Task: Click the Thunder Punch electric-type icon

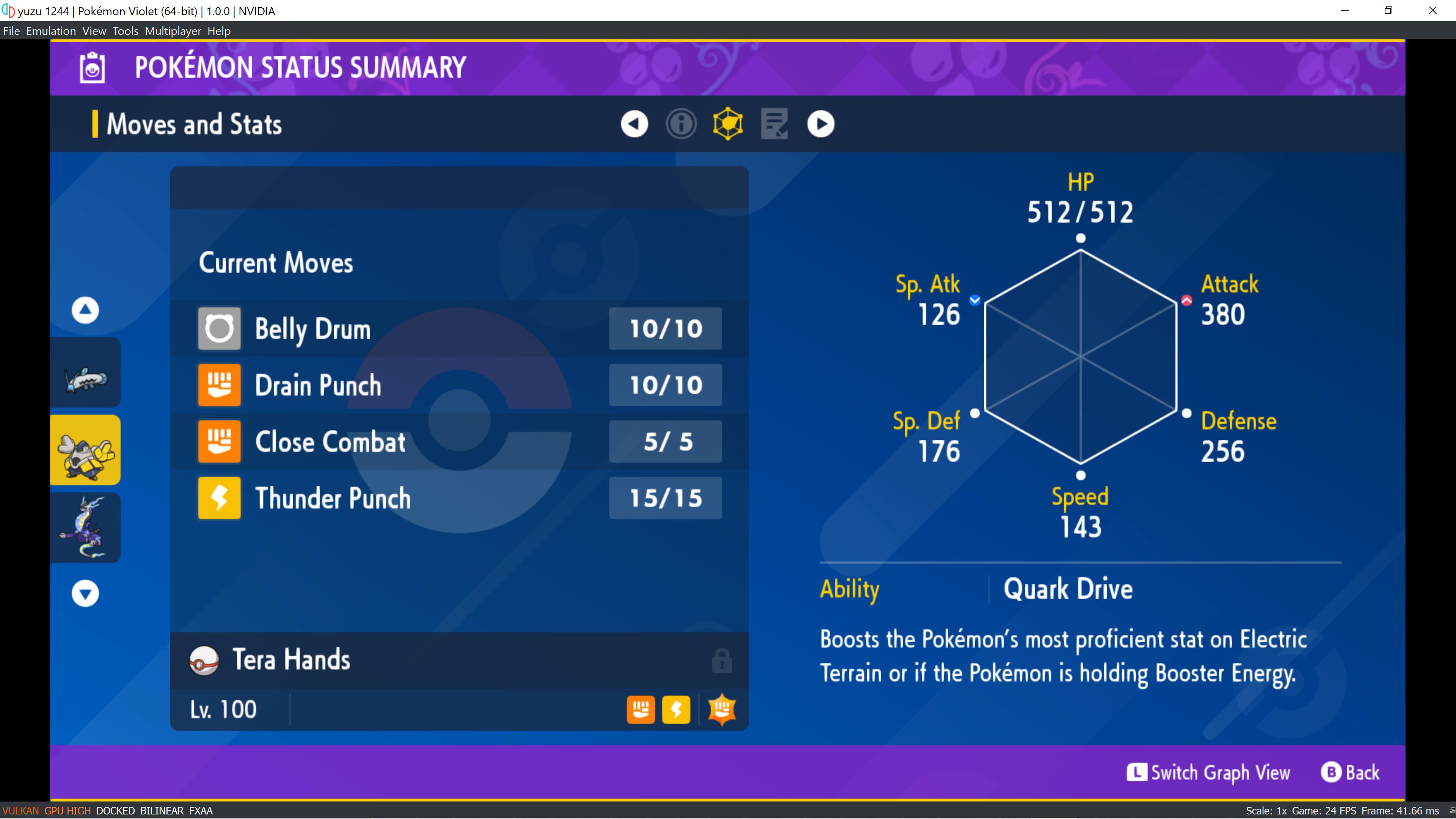Action: 219,498
